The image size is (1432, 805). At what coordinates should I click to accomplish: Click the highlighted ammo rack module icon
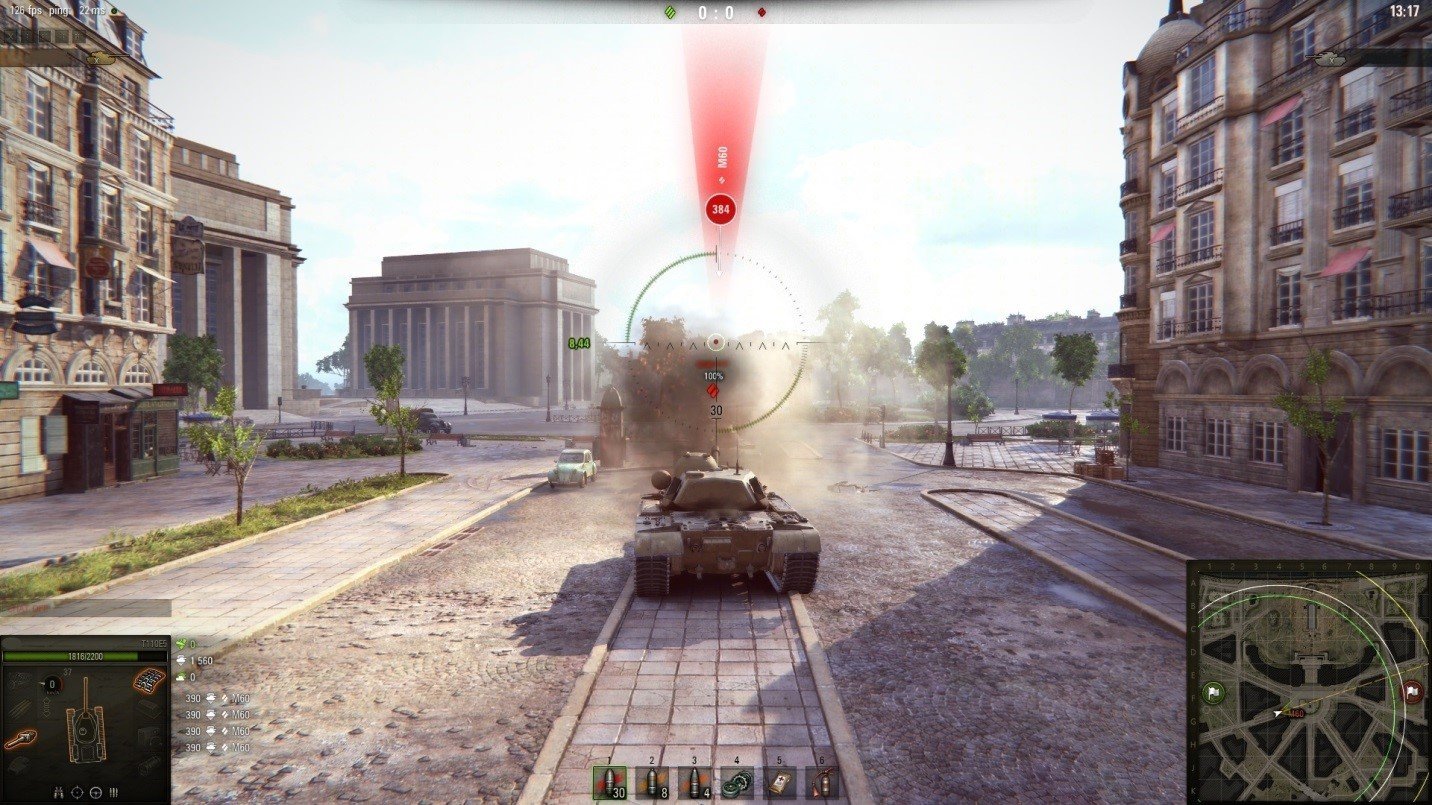[x=148, y=682]
